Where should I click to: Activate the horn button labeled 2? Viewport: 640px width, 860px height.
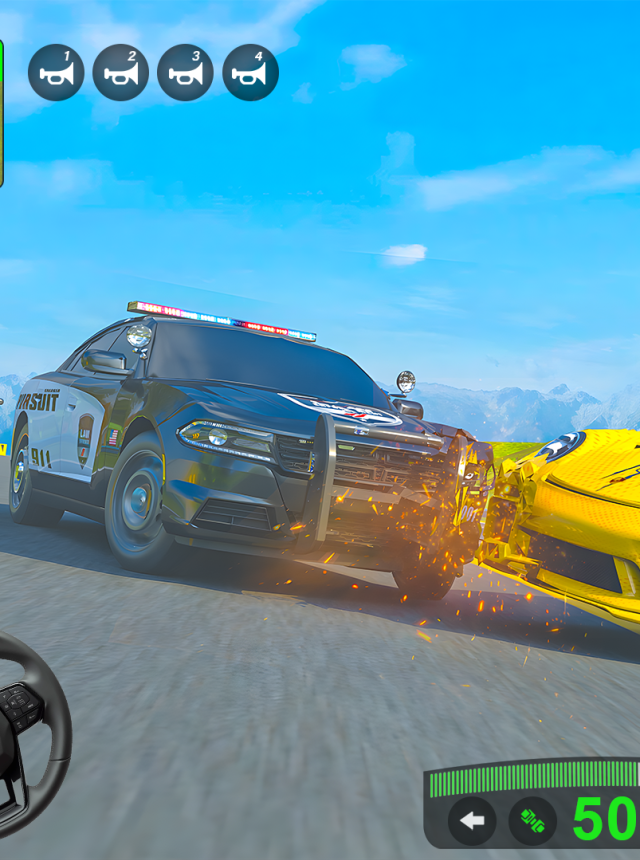click(x=121, y=73)
